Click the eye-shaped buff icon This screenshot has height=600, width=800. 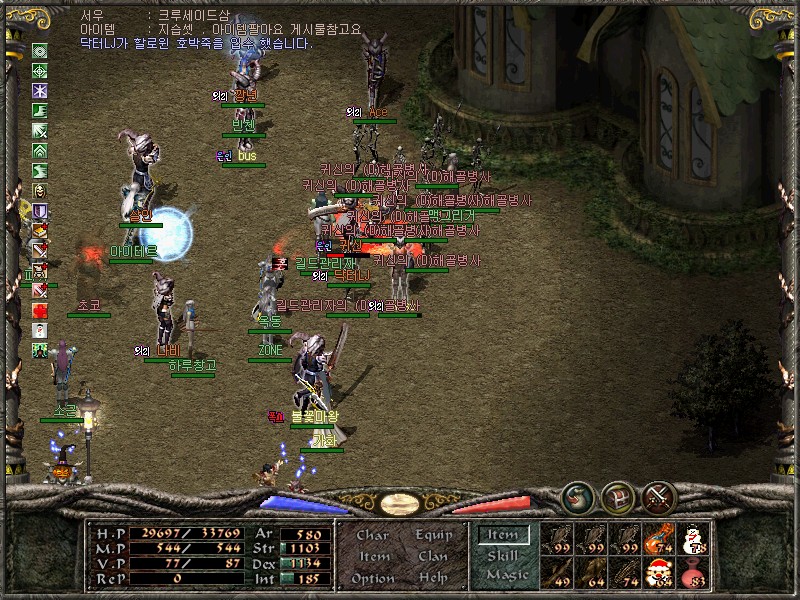pos(40,51)
